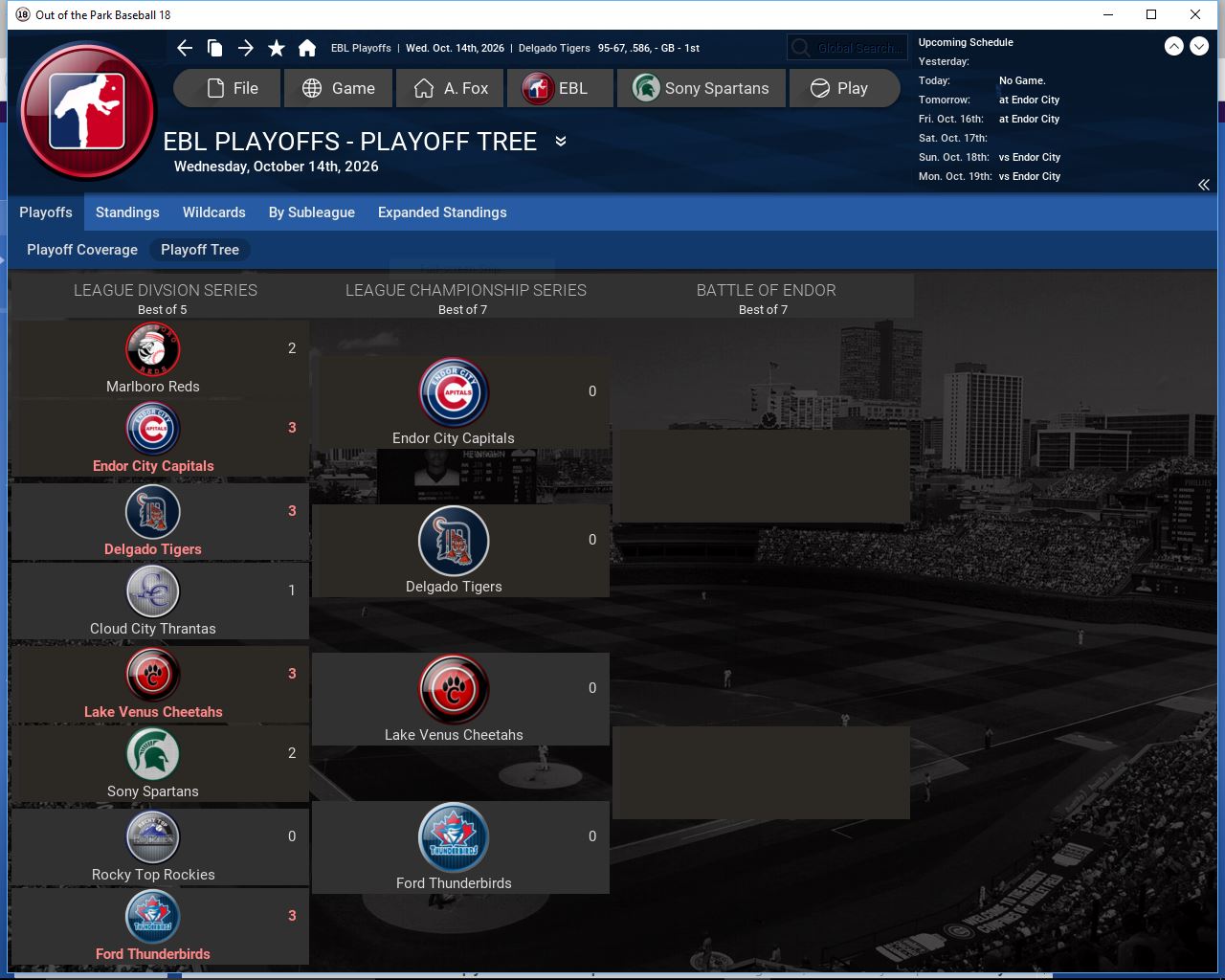Click the star bookmark icon

pyautogui.click(x=277, y=48)
